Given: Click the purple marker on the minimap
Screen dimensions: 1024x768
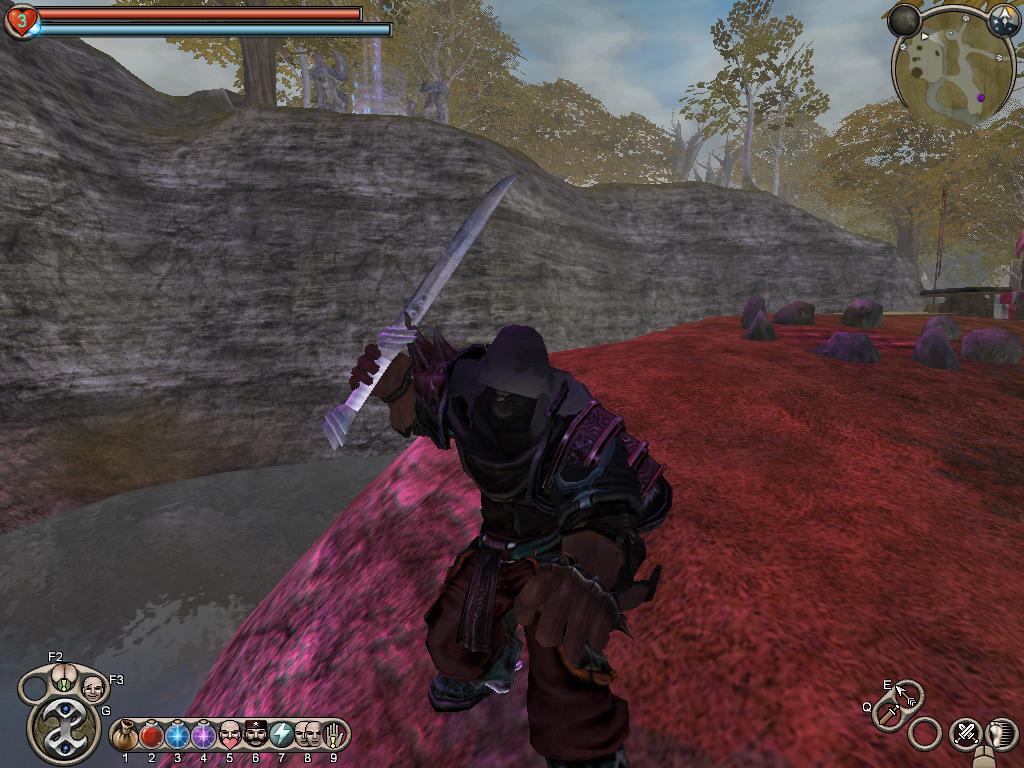Looking at the screenshot, I should [x=981, y=98].
